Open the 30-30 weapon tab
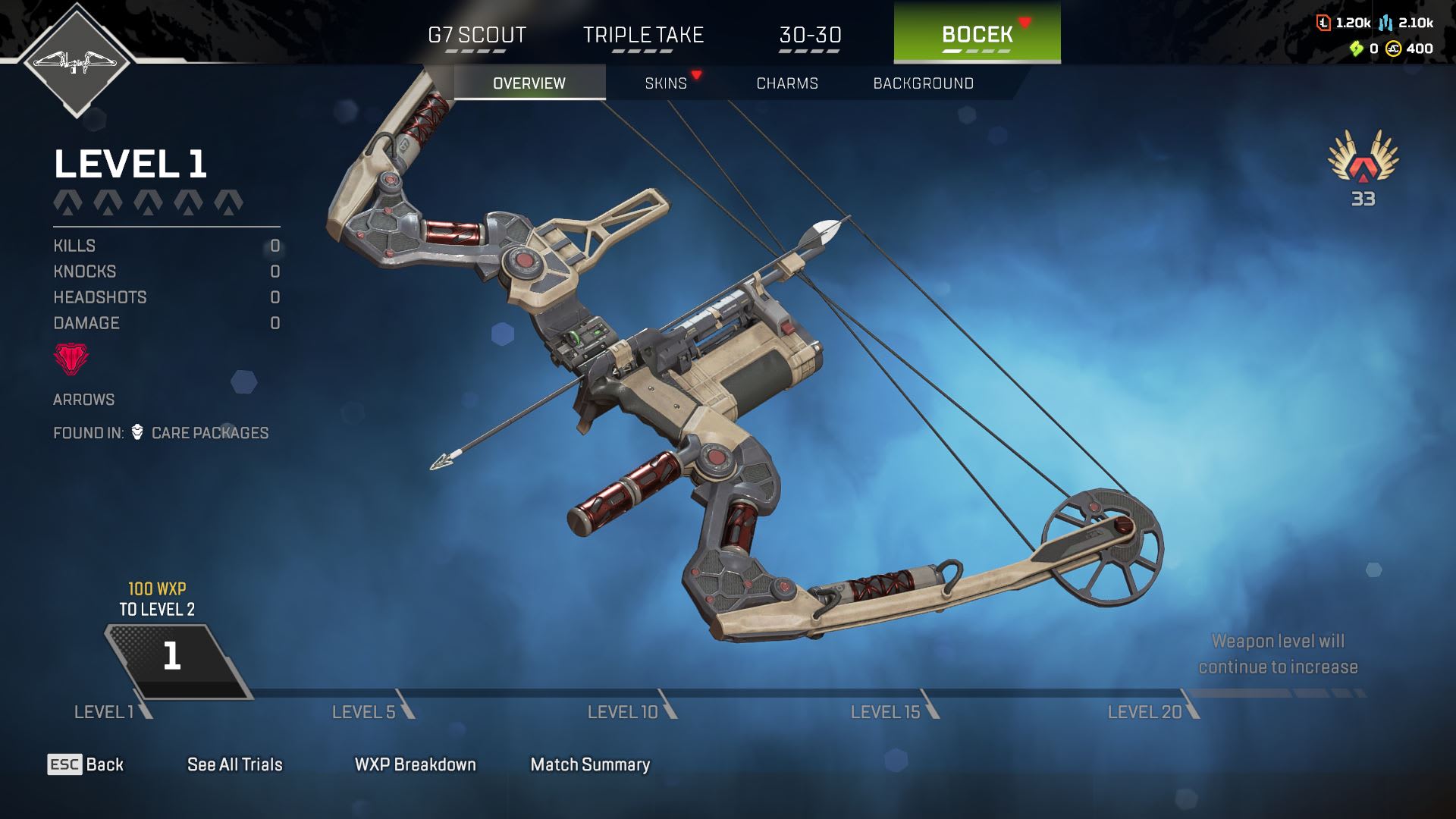Screen dimensions: 1456x819 810,35
